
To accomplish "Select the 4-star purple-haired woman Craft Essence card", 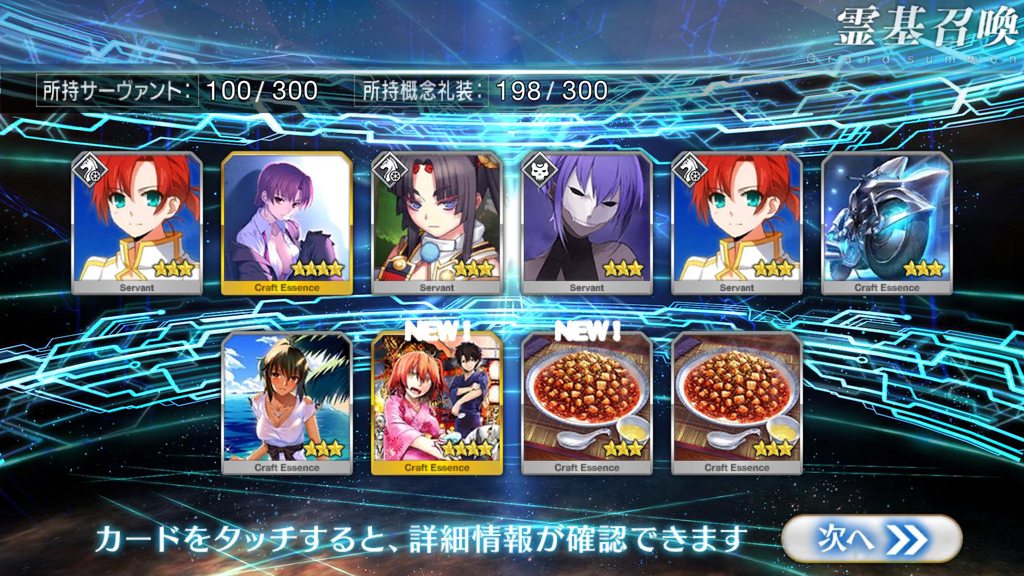I will [x=286, y=222].
